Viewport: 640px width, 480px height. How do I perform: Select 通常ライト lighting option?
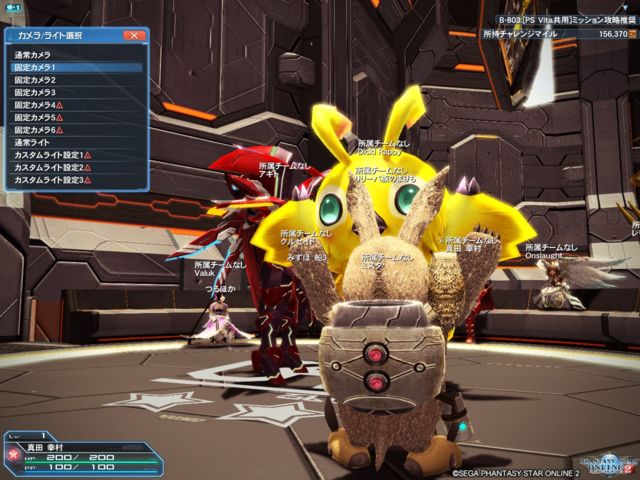[33, 143]
